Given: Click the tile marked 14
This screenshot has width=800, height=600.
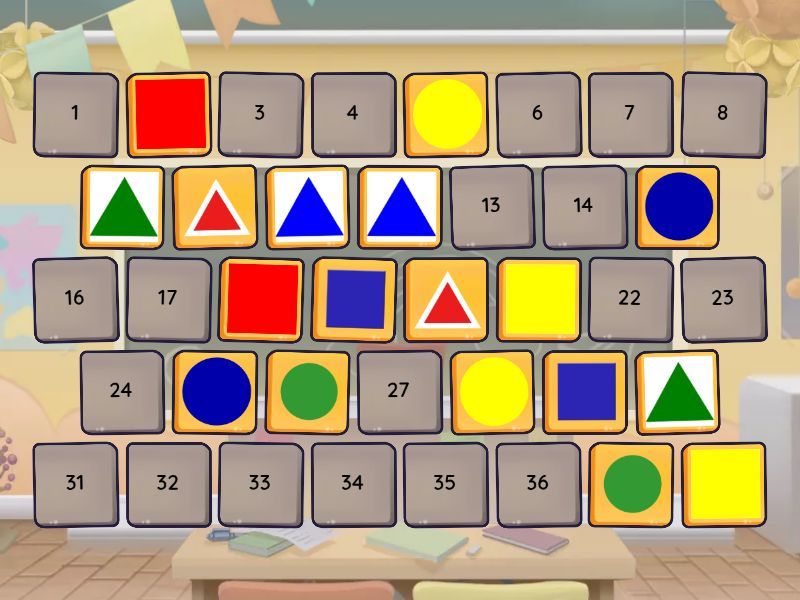Looking at the screenshot, I should (x=583, y=206).
